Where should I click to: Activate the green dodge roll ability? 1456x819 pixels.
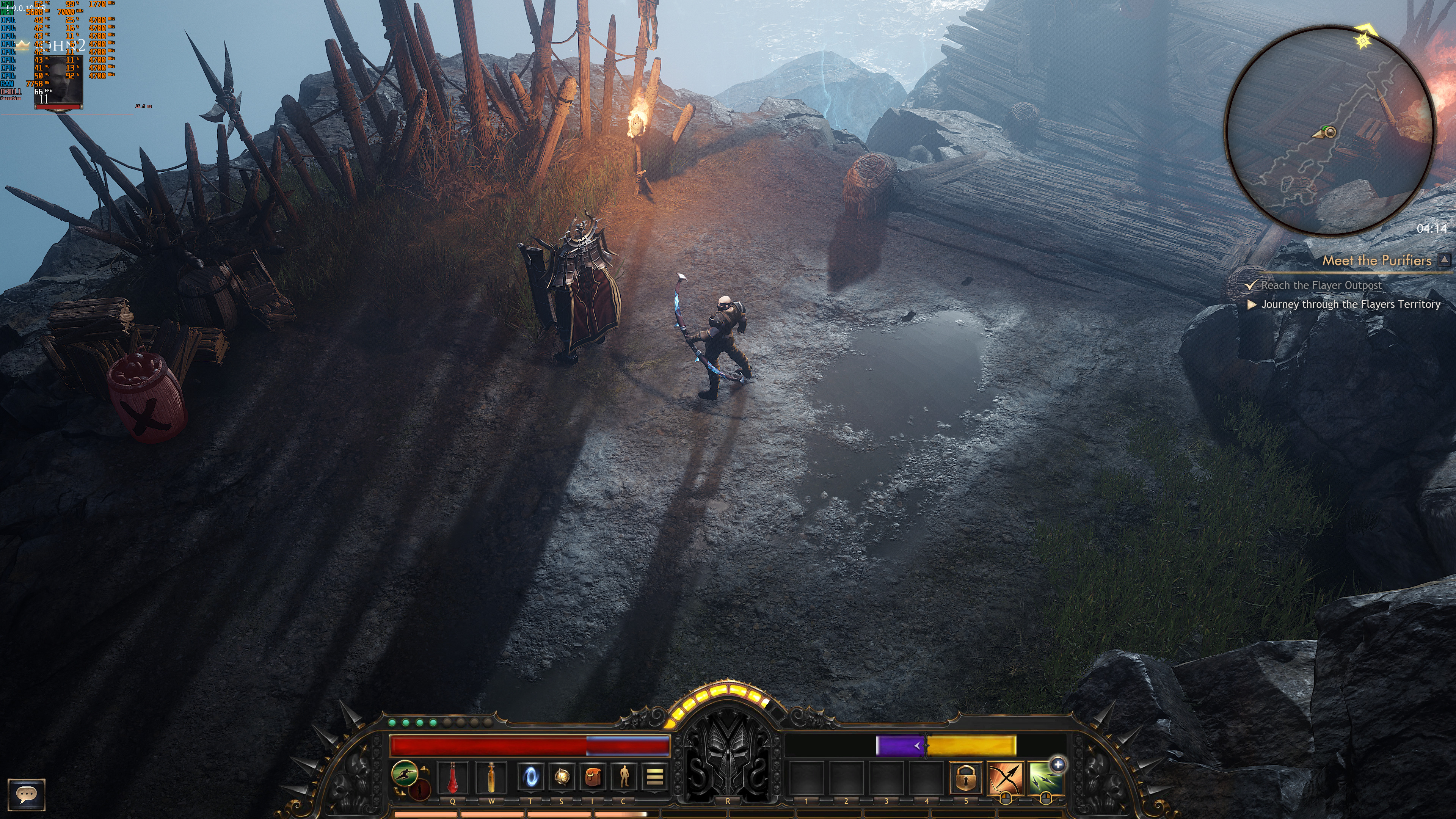pos(405,773)
